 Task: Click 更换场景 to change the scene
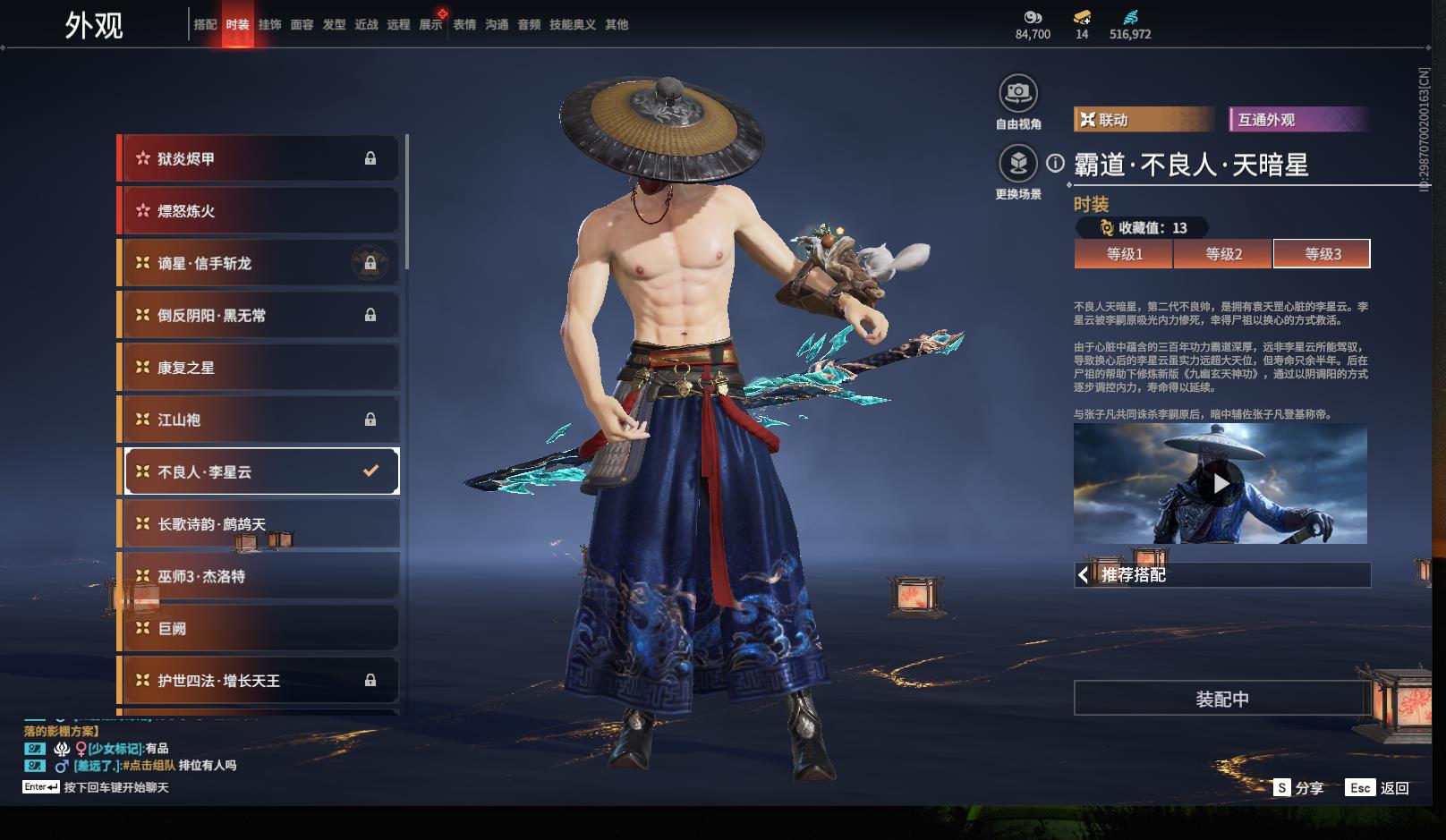1018,164
